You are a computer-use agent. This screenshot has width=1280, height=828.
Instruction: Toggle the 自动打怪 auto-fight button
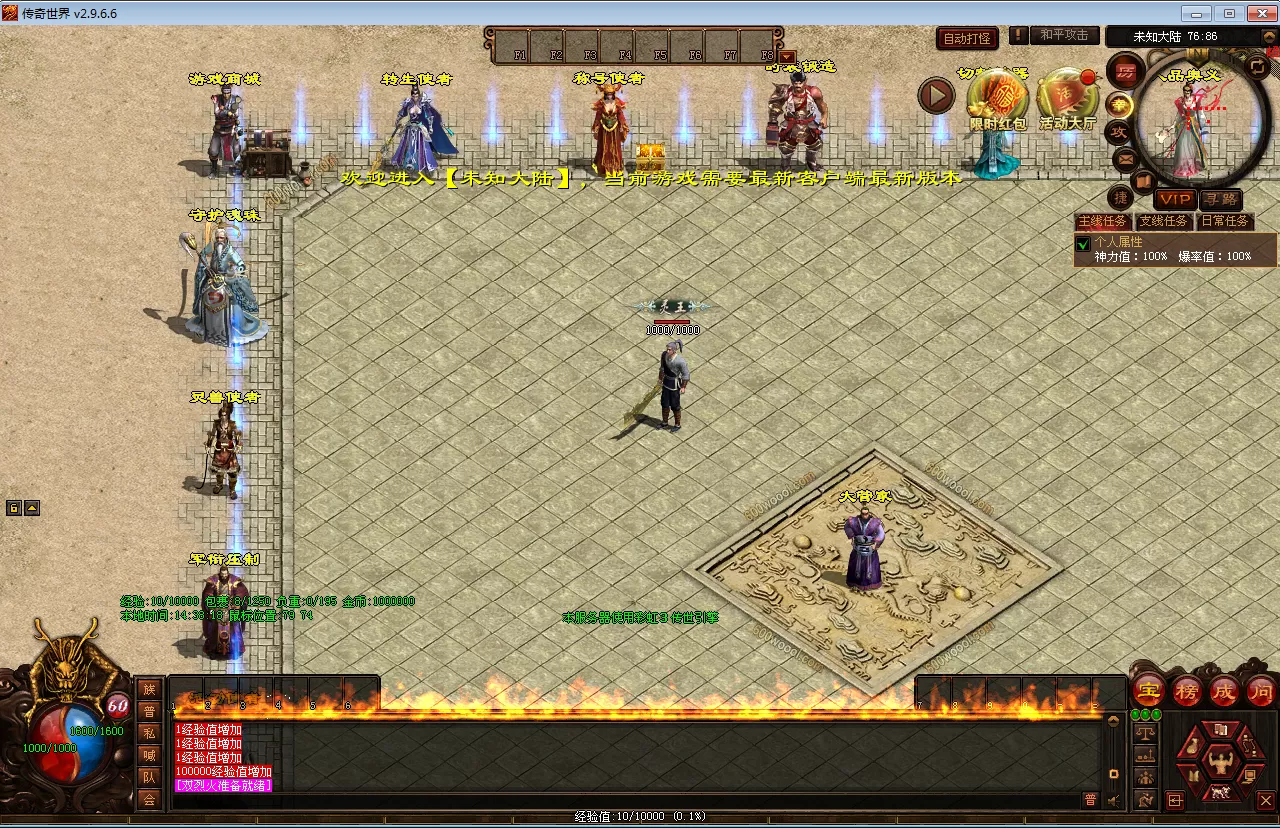(x=967, y=38)
